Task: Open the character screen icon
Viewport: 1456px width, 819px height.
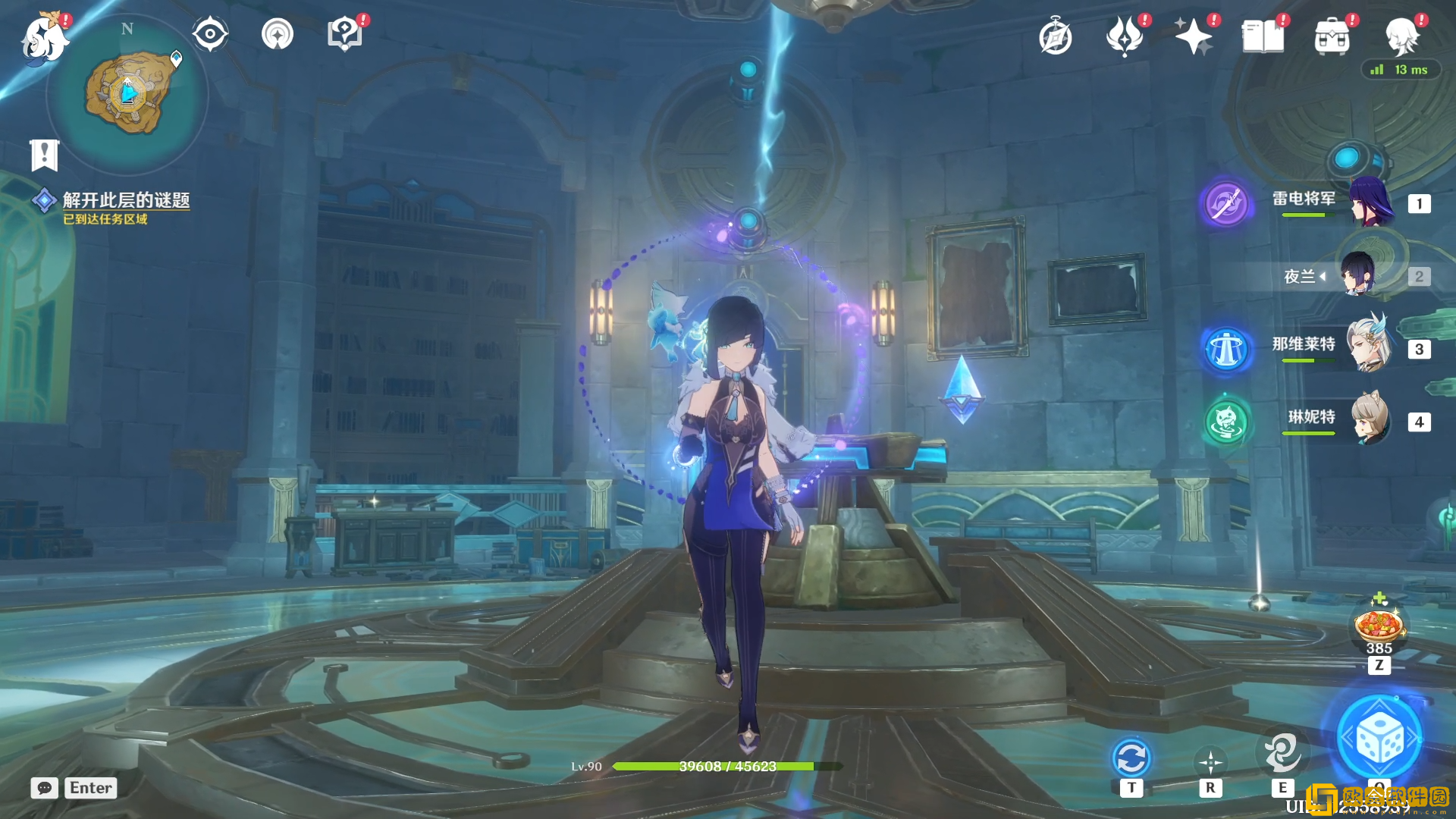Action: [1401, 36]
